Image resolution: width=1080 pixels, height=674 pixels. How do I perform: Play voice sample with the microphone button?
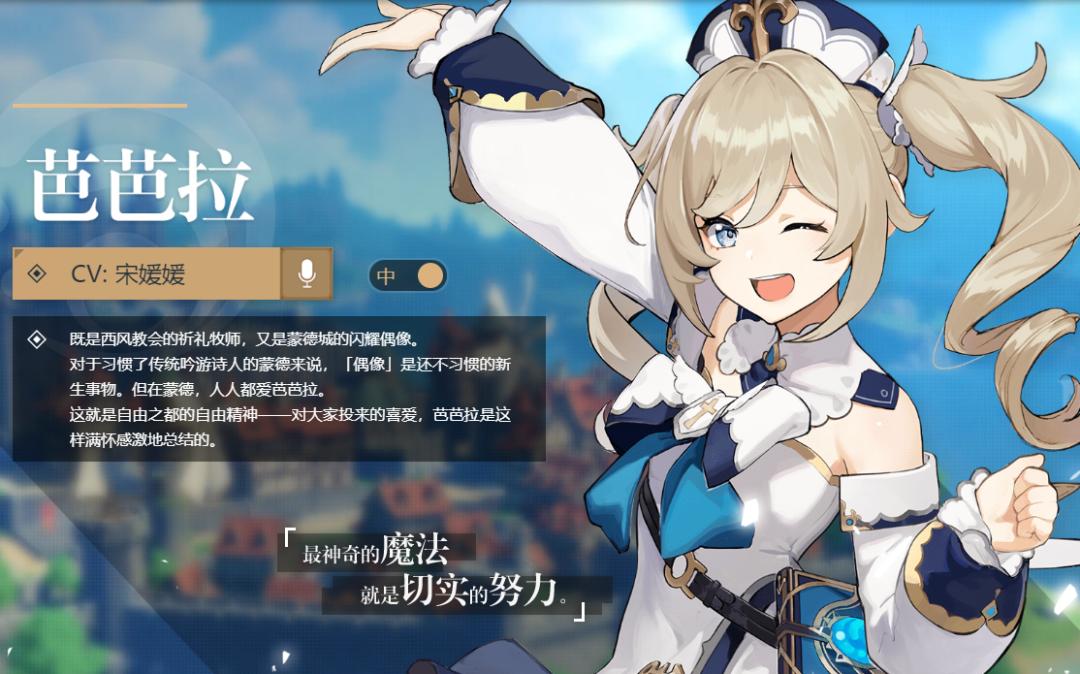pyautogui.click(x=307, y=274)
